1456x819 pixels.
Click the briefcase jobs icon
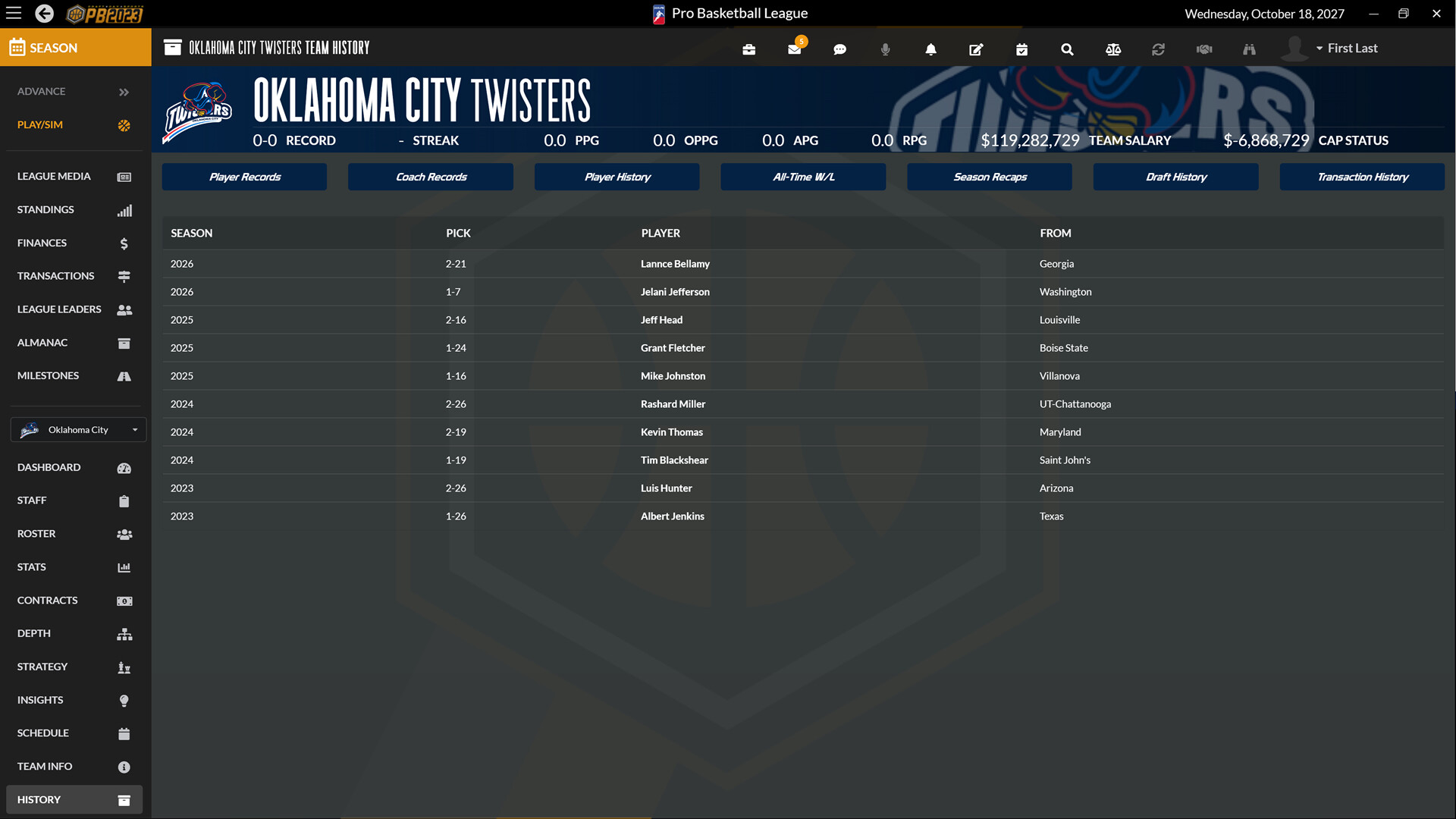click(748, 49)
